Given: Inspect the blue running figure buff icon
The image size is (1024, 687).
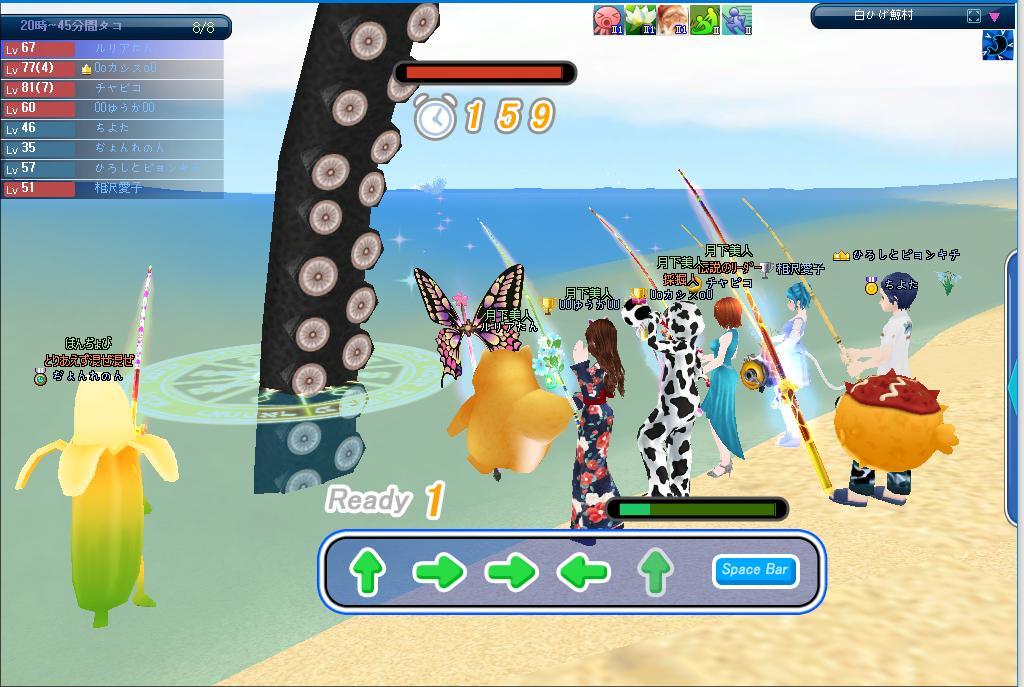Looking at the screenshot, I should 737,19.
